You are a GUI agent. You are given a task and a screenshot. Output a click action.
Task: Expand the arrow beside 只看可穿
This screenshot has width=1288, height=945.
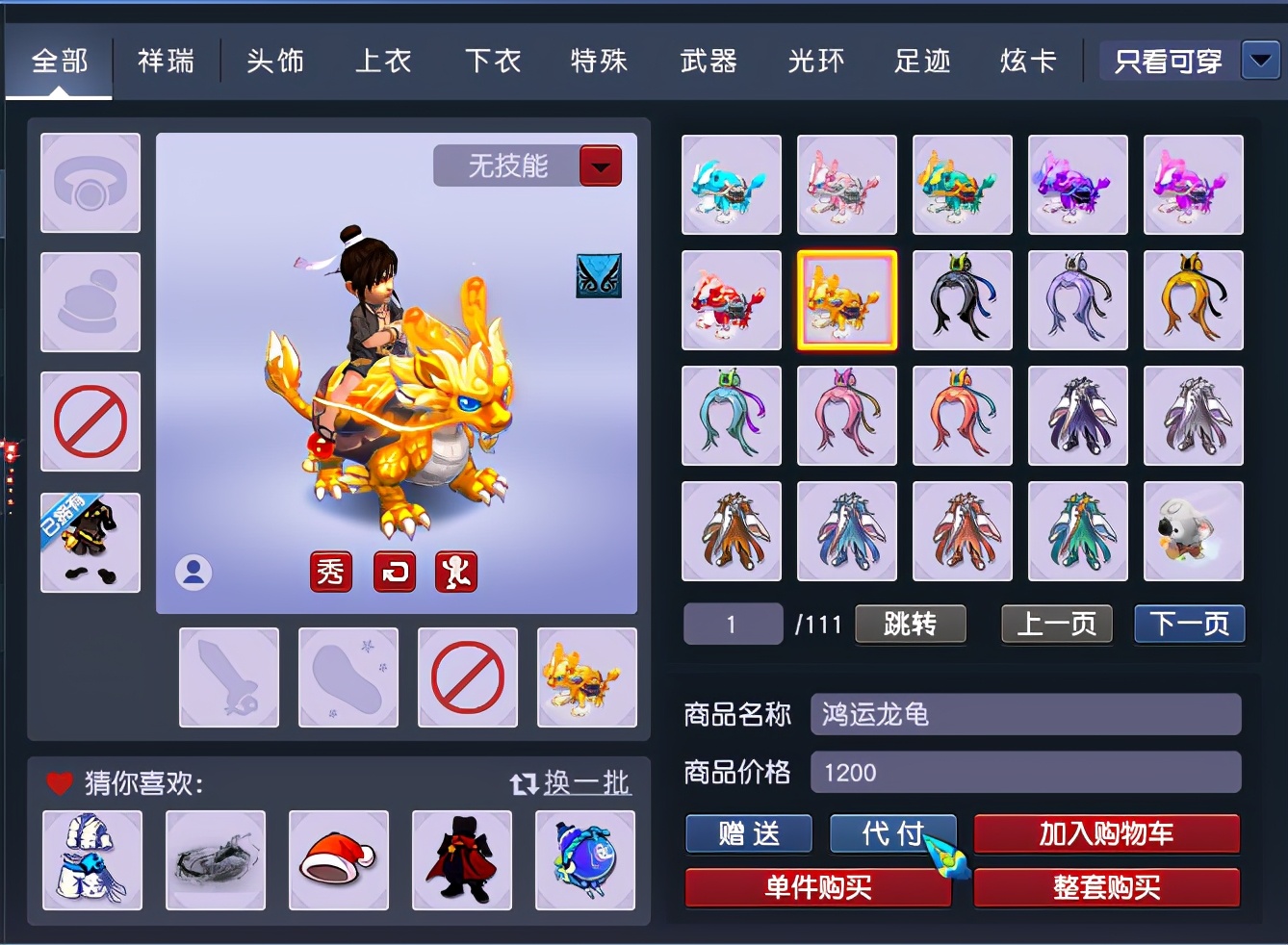click(x=1260, y=60)
